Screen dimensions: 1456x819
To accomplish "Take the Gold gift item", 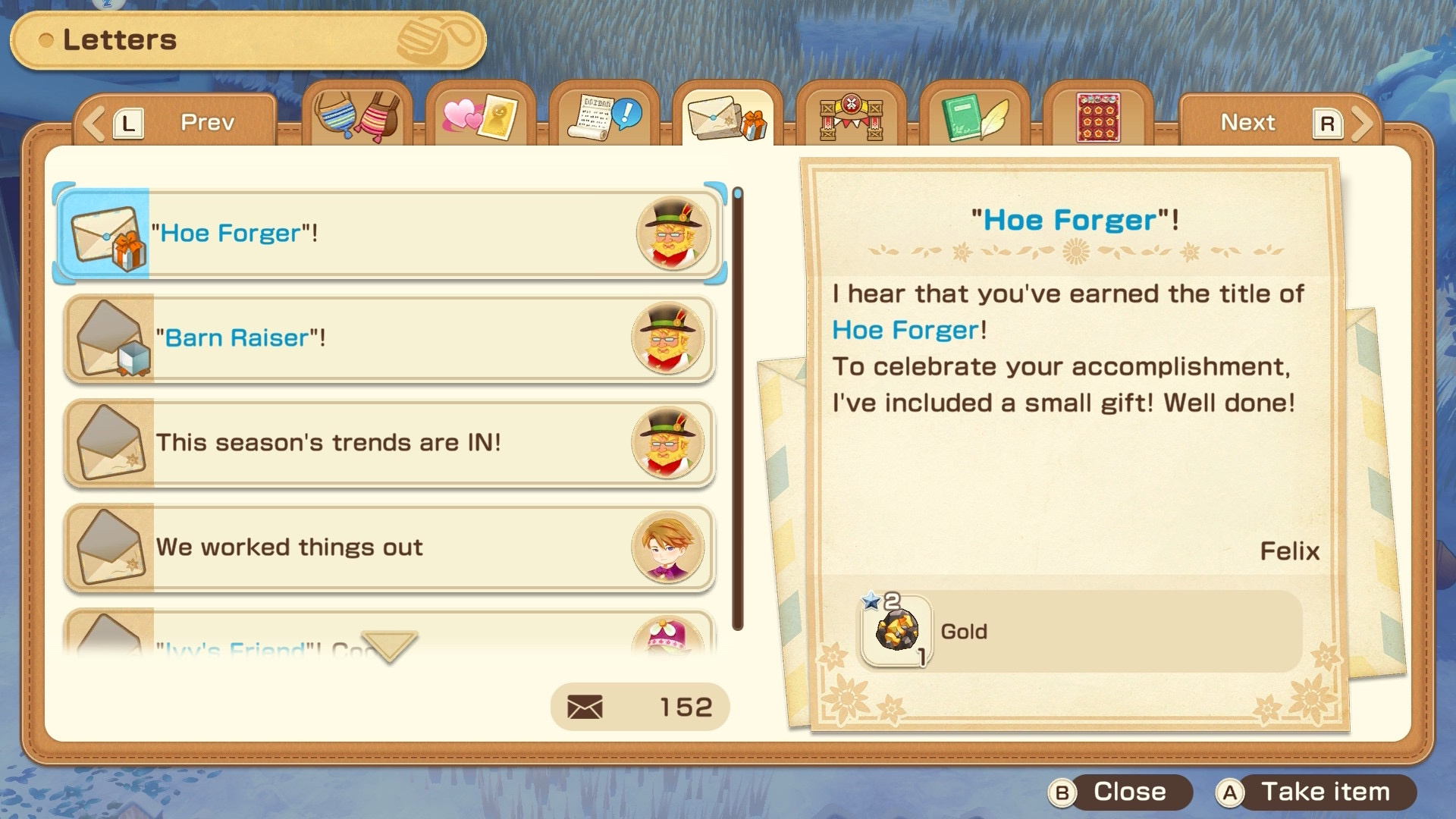I will pos(898,631).
